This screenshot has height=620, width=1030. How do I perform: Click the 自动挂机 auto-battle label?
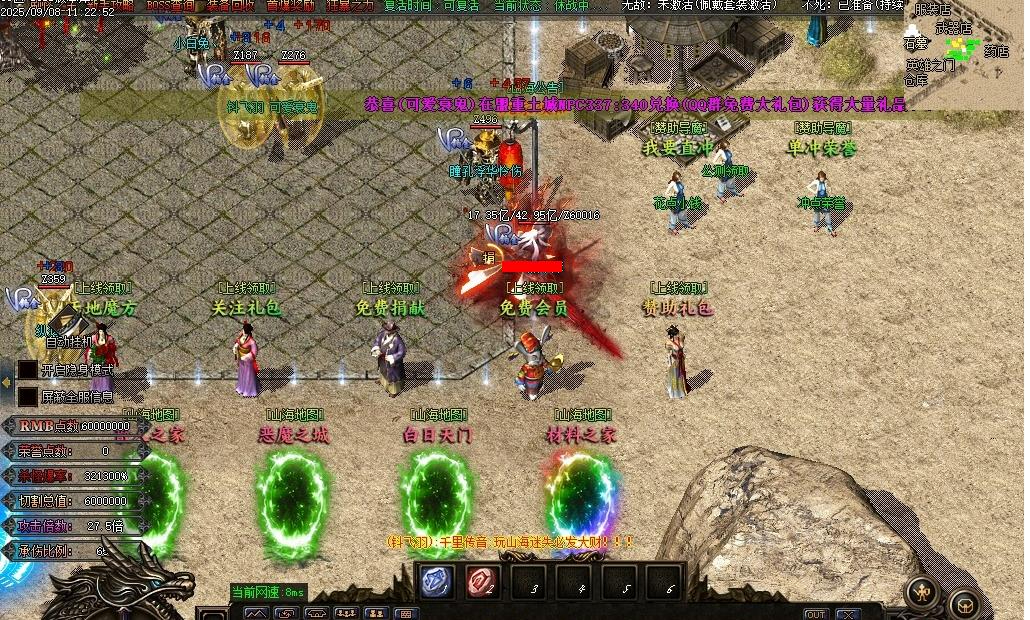point(68,341)
